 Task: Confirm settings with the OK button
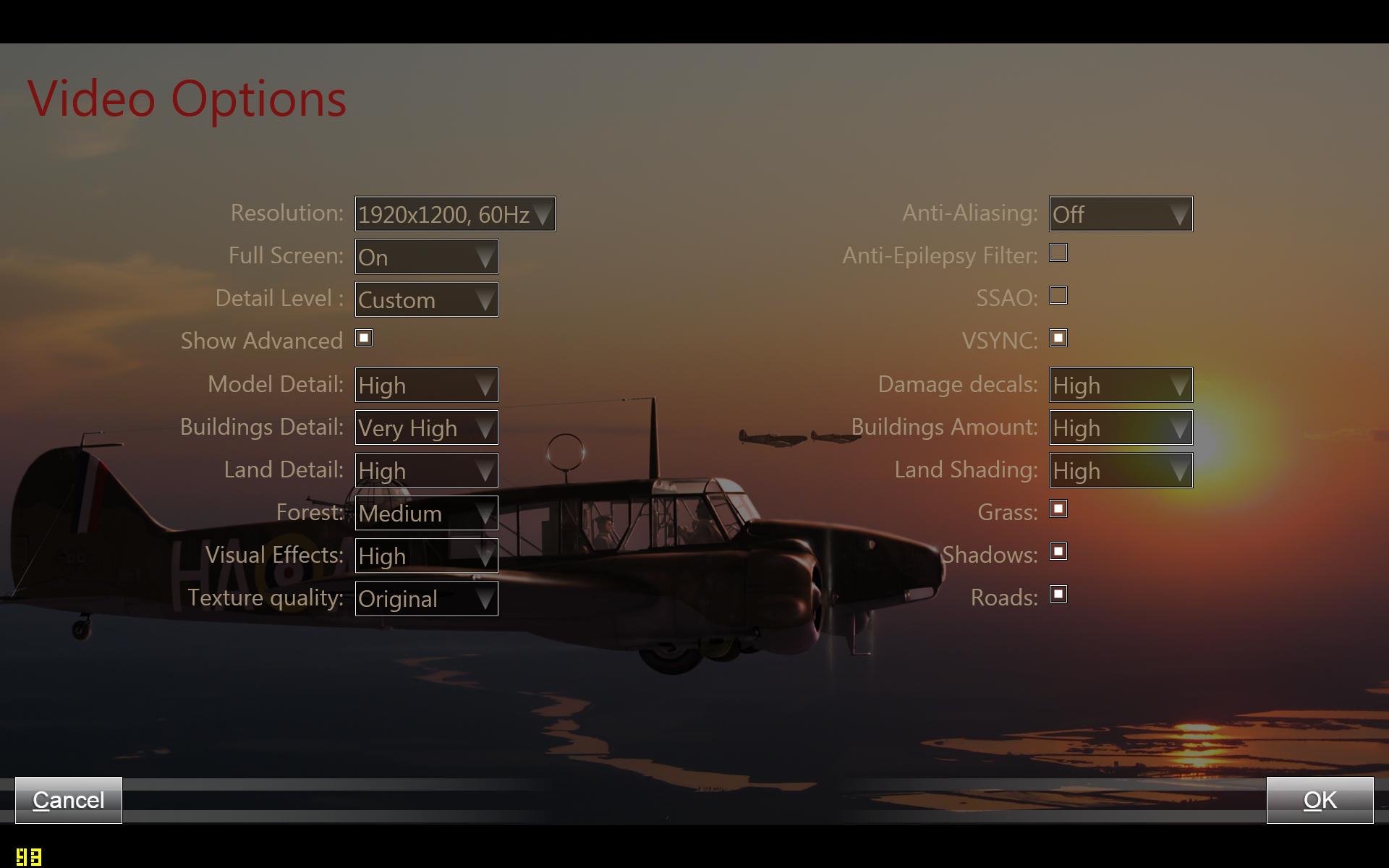pos(1320,800)
